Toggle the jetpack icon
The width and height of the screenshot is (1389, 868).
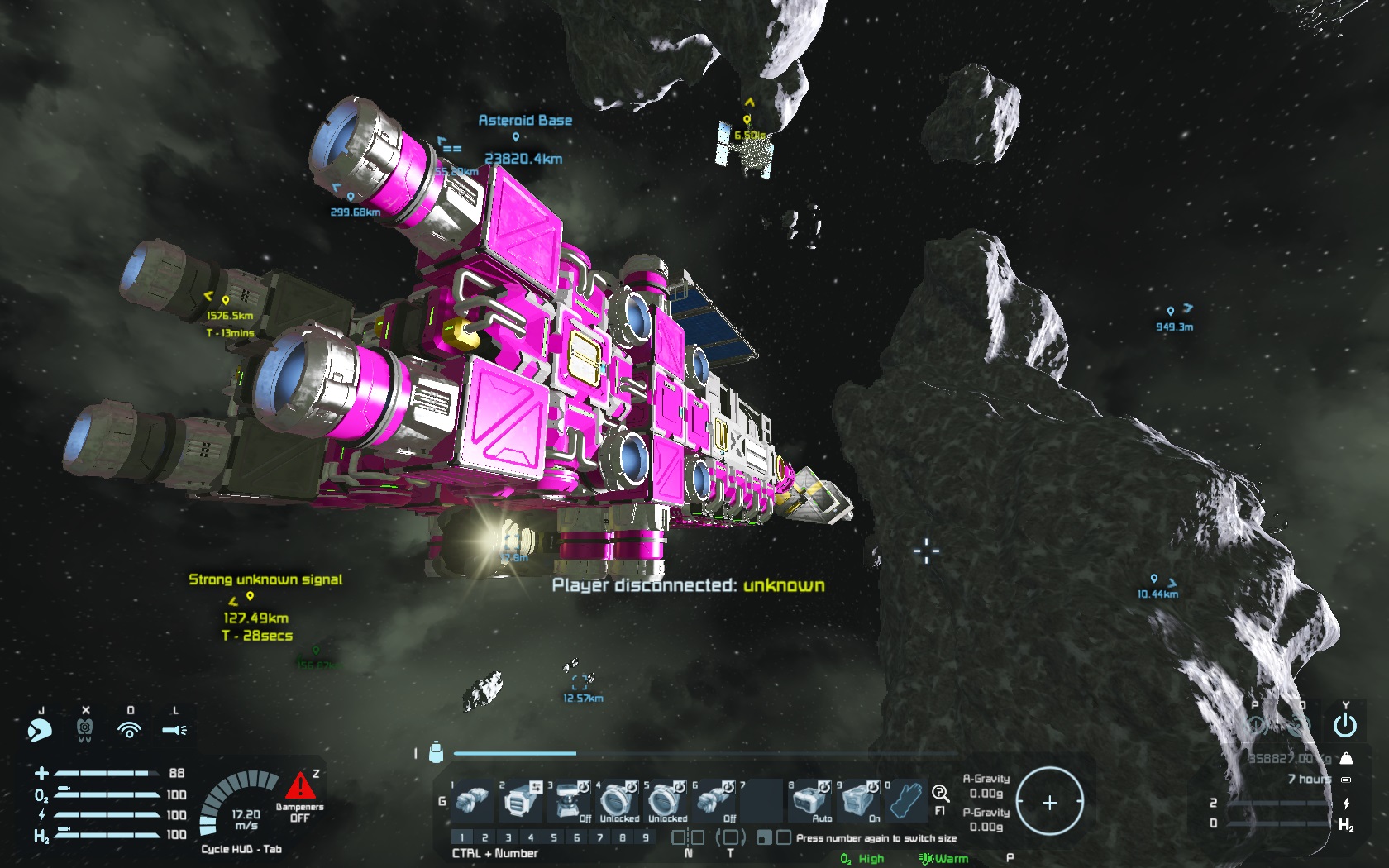(84, 730)
